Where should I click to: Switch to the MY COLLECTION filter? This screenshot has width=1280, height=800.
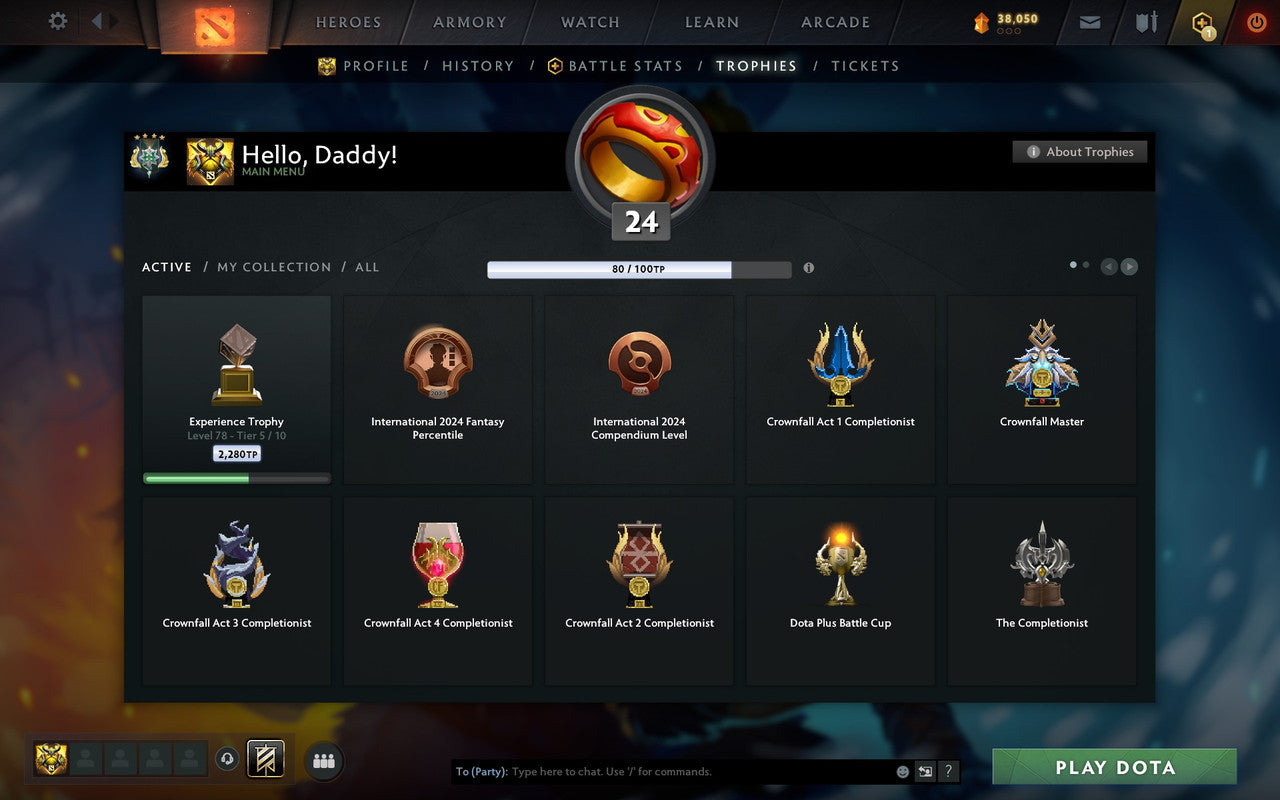coord(274,267)
